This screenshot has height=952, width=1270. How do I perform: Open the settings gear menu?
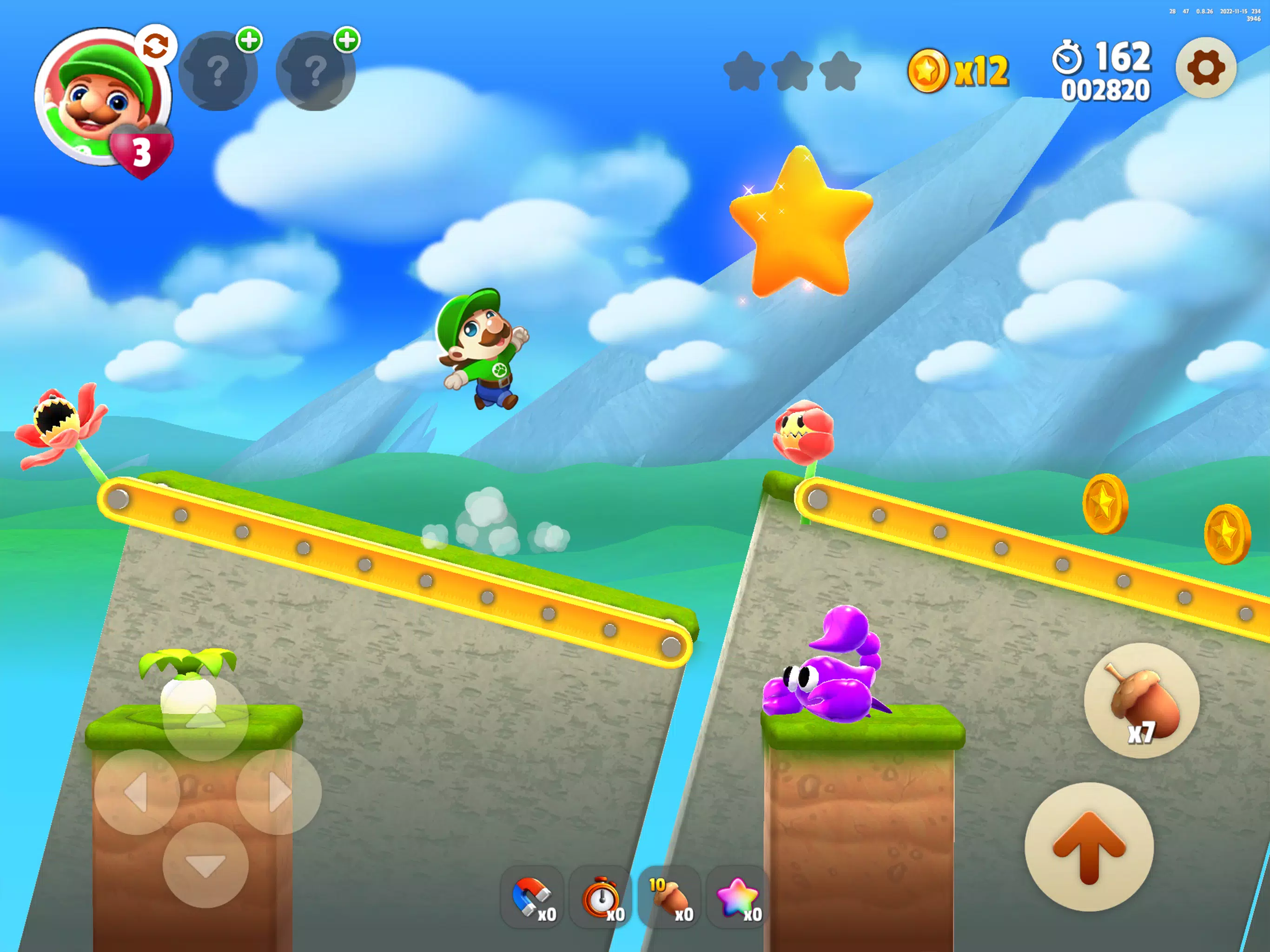click(1205, 68)
